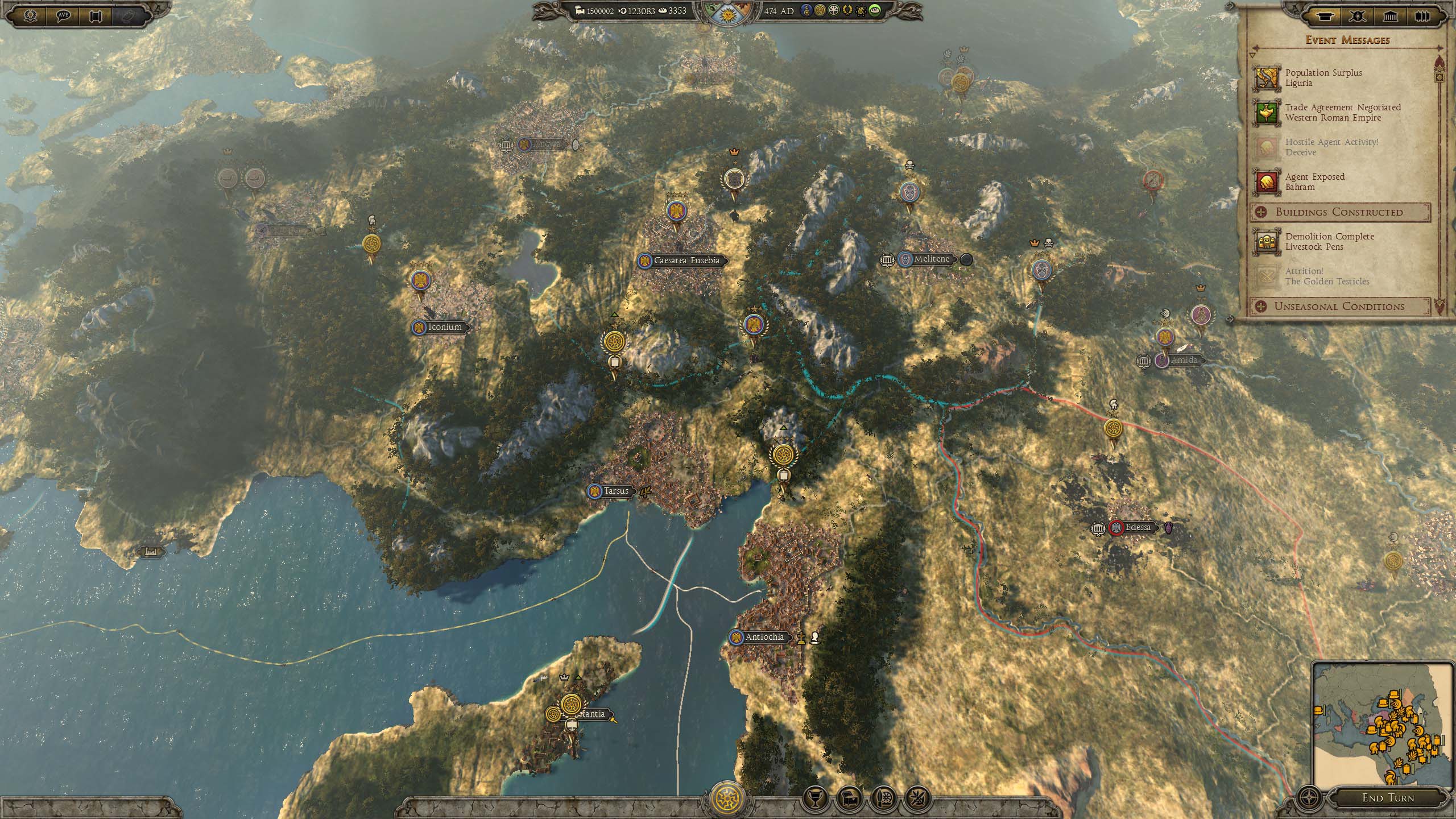The image size is (1456, 819).
Task: Select the Antiochia settlement label
Action: click(x=764, y=637)
